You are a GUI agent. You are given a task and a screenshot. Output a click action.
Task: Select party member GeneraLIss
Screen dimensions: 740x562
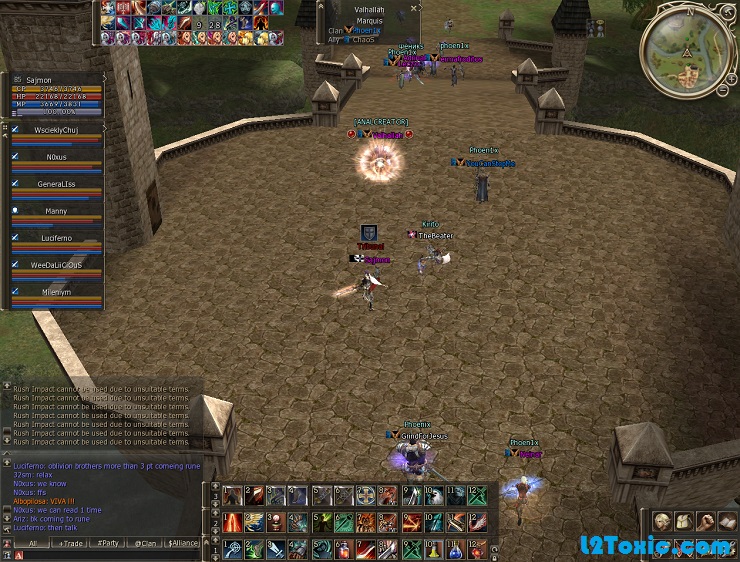pos(56,184)
